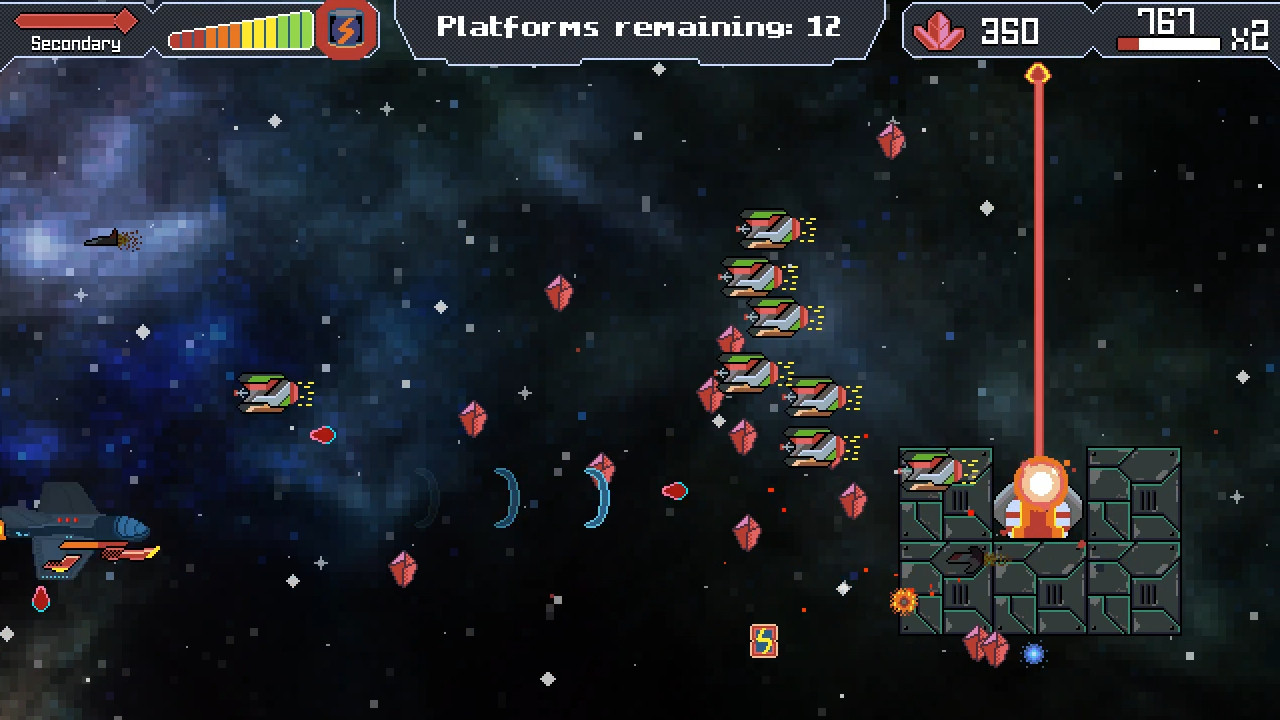
Task: Select the lone enemy fighter on the left
Action: 265,392
